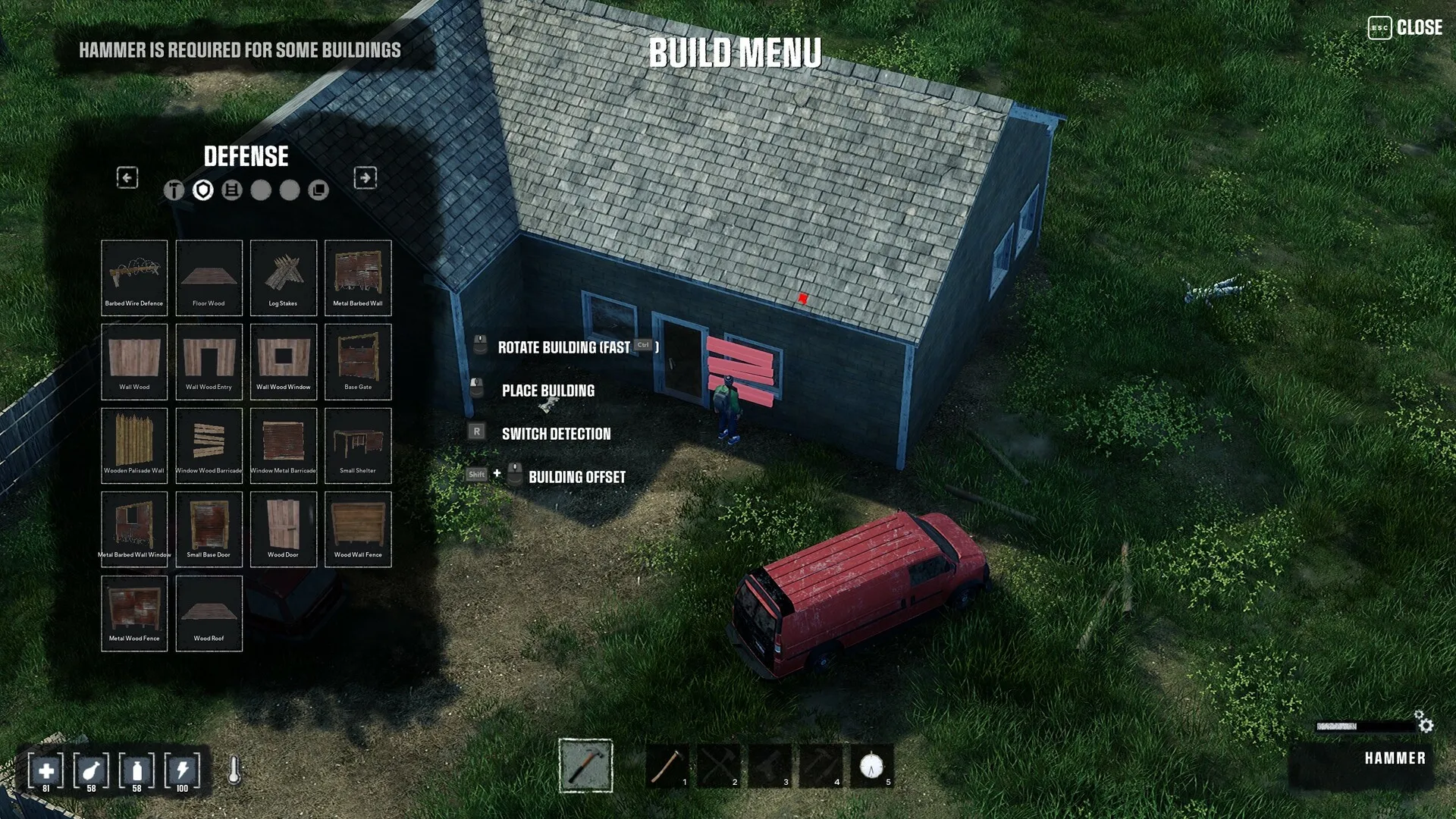This screenshot has width=1456, height=819.
Task: Open the ladder build category icon
Action: (232, 190)
